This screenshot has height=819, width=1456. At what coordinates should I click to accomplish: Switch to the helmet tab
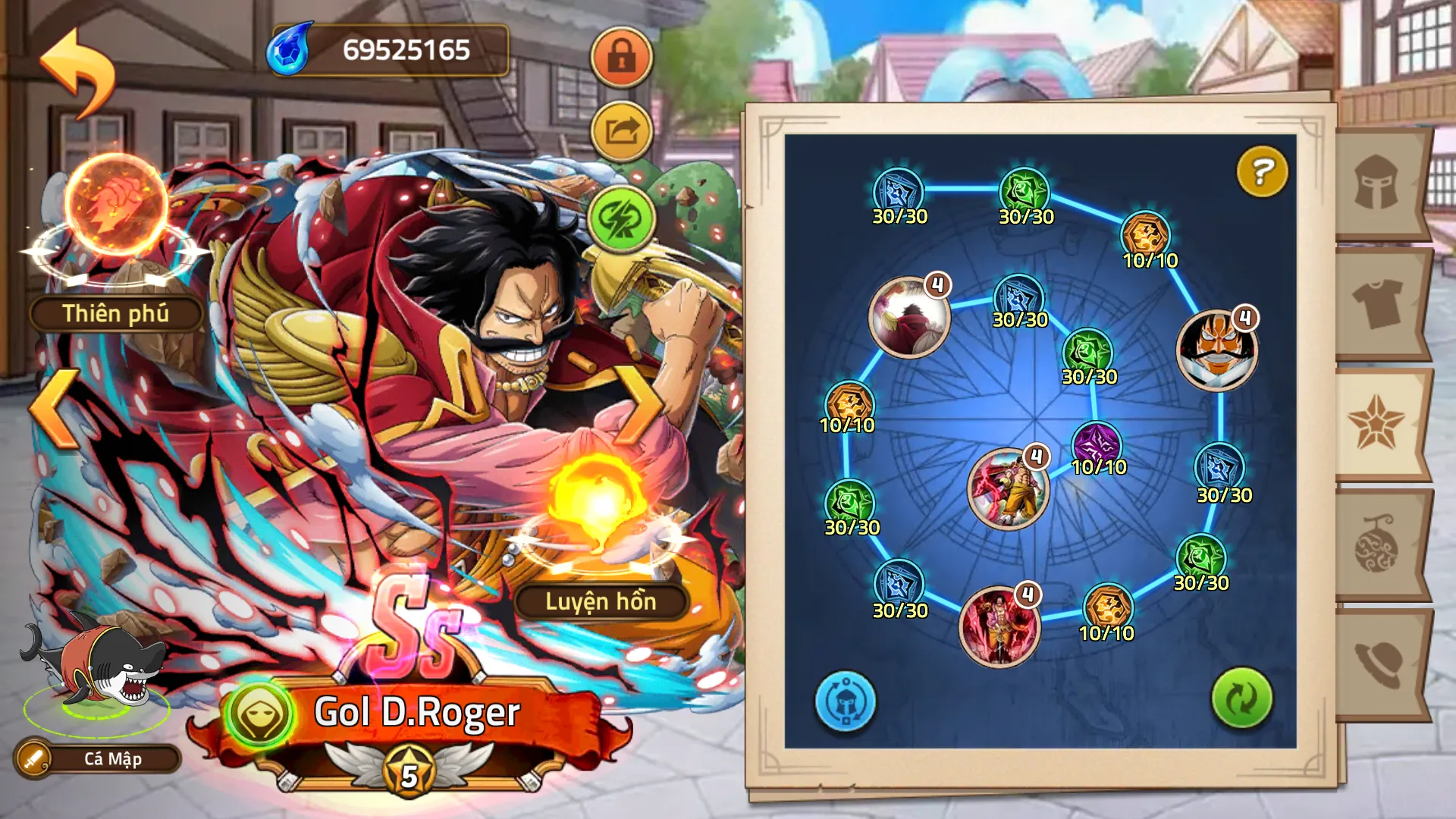tap(1377, 184)
